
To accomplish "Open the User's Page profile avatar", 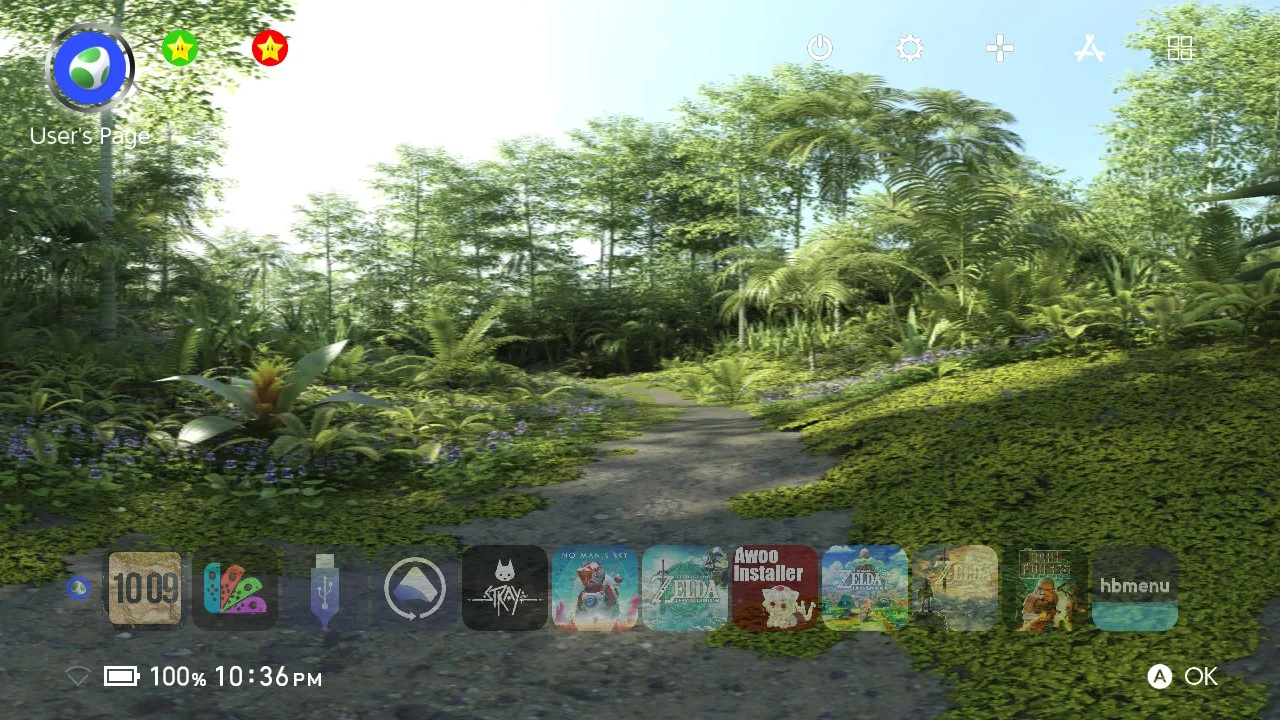I will coord(90,68).
